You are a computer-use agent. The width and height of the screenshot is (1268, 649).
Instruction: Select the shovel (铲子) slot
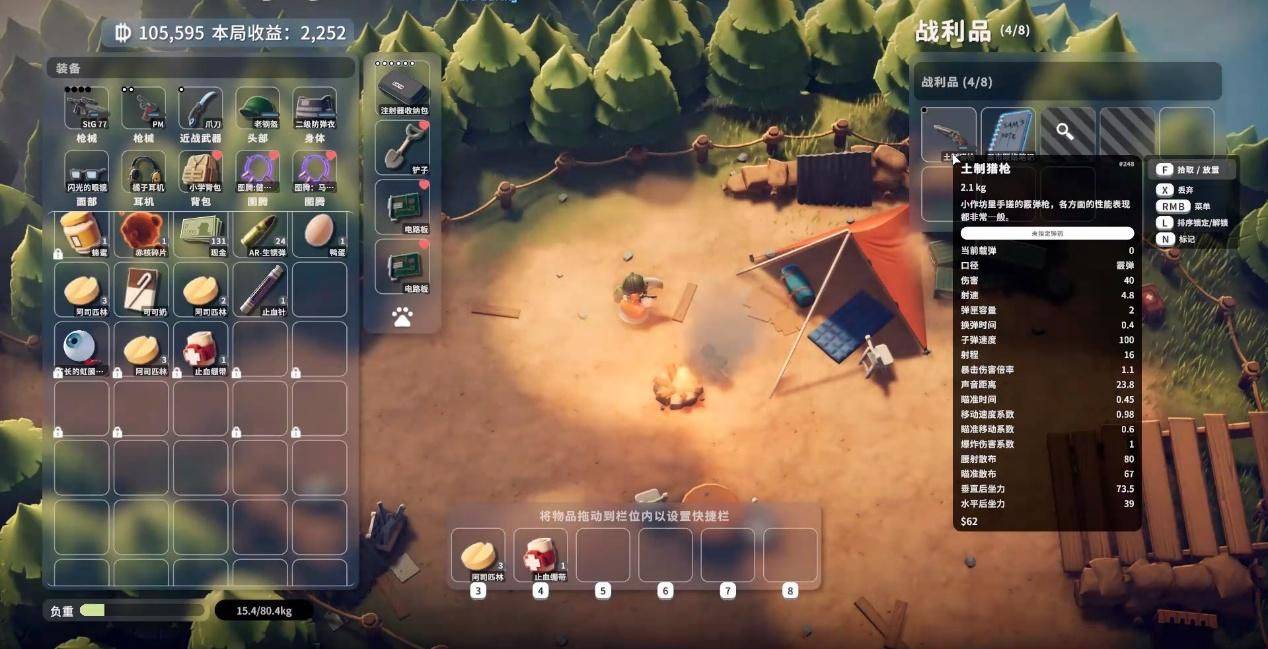click(402, 147)
